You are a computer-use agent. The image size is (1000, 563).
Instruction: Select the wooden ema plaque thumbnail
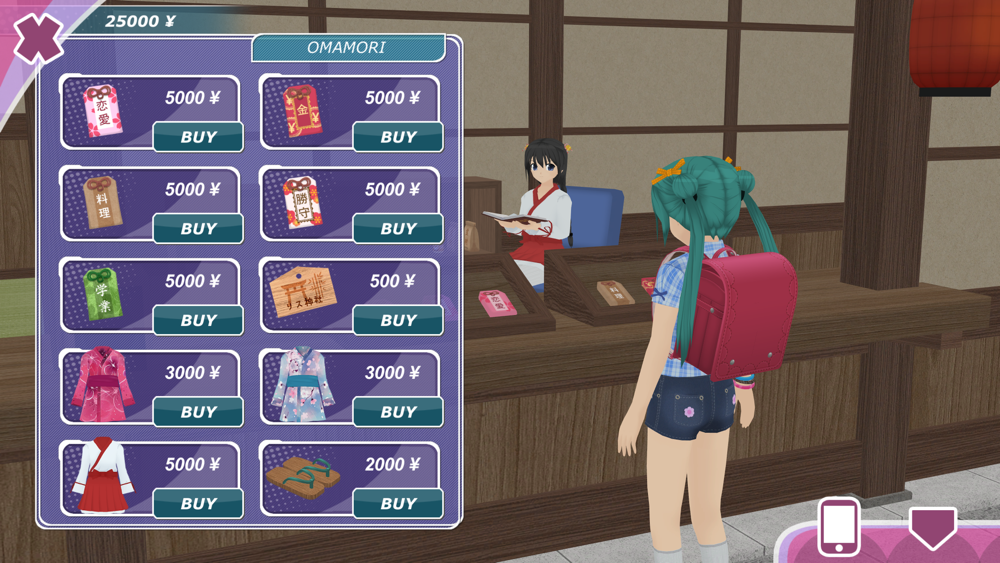coord(302,294)
